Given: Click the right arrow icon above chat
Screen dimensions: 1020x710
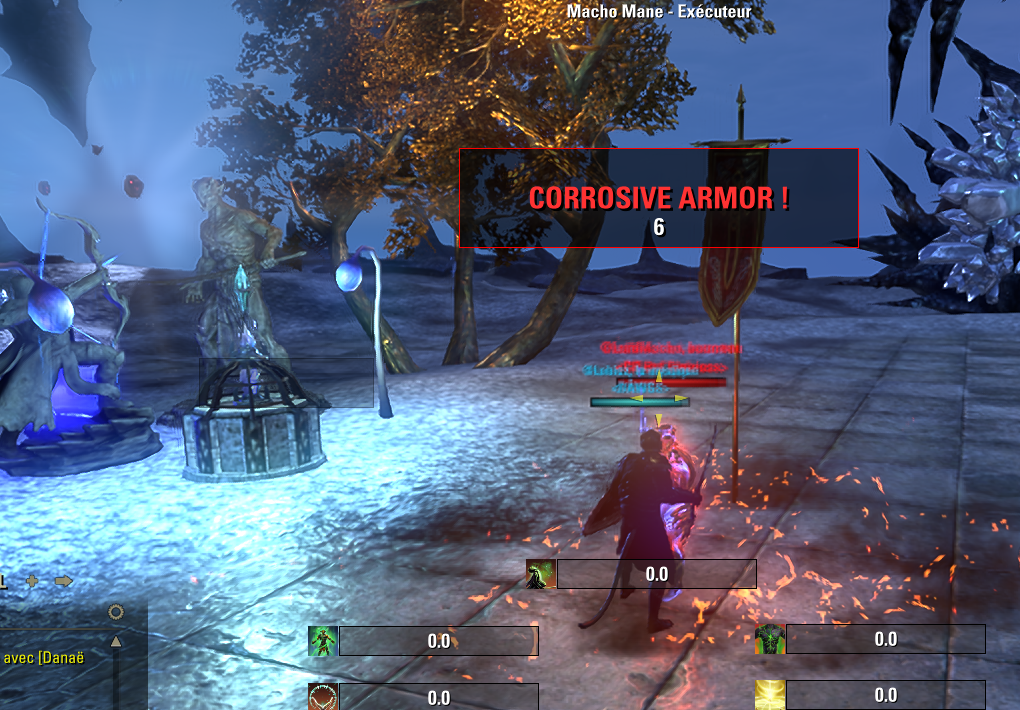Looking at the screenshot, I should pos(64,581).
